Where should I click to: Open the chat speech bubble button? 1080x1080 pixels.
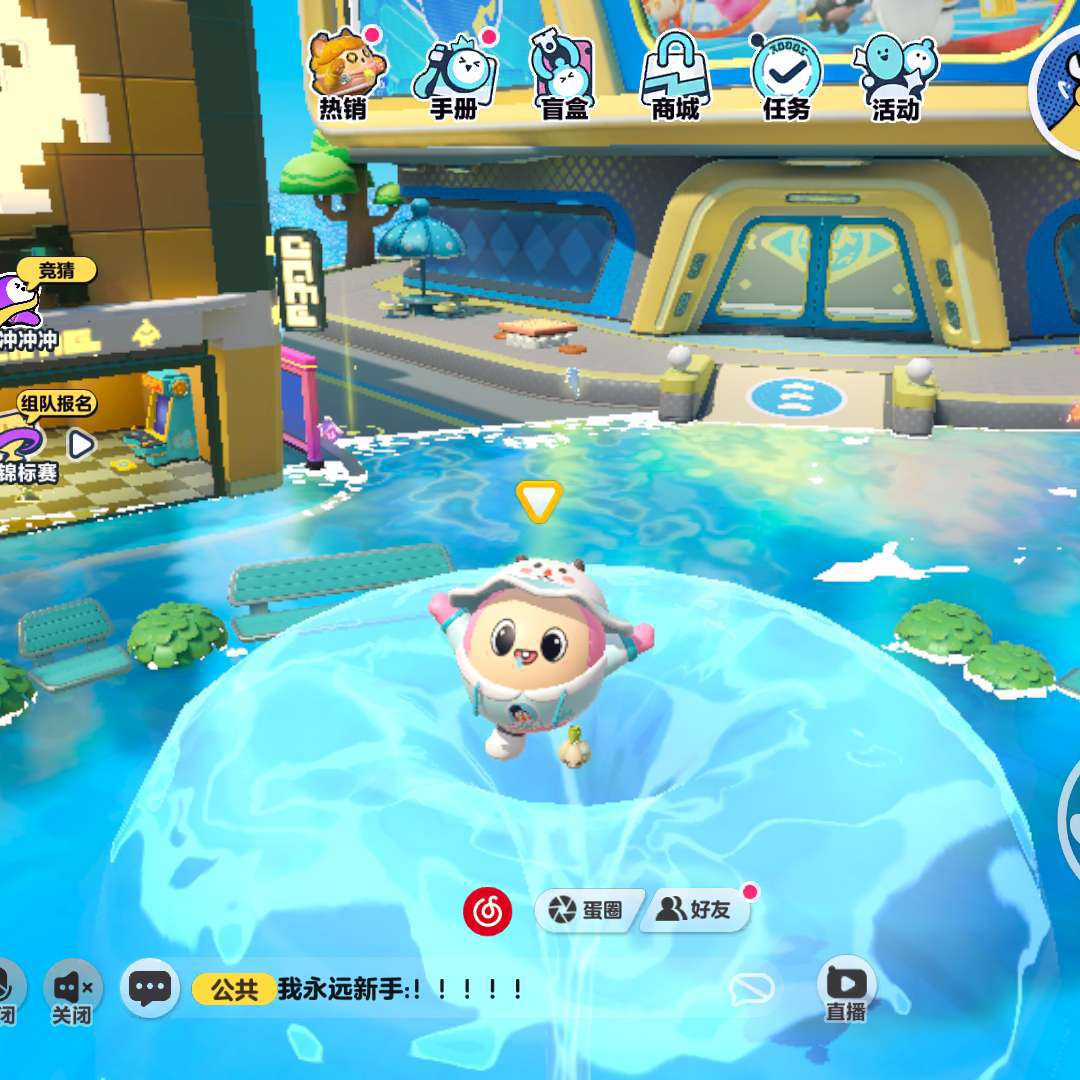(150, 989)
